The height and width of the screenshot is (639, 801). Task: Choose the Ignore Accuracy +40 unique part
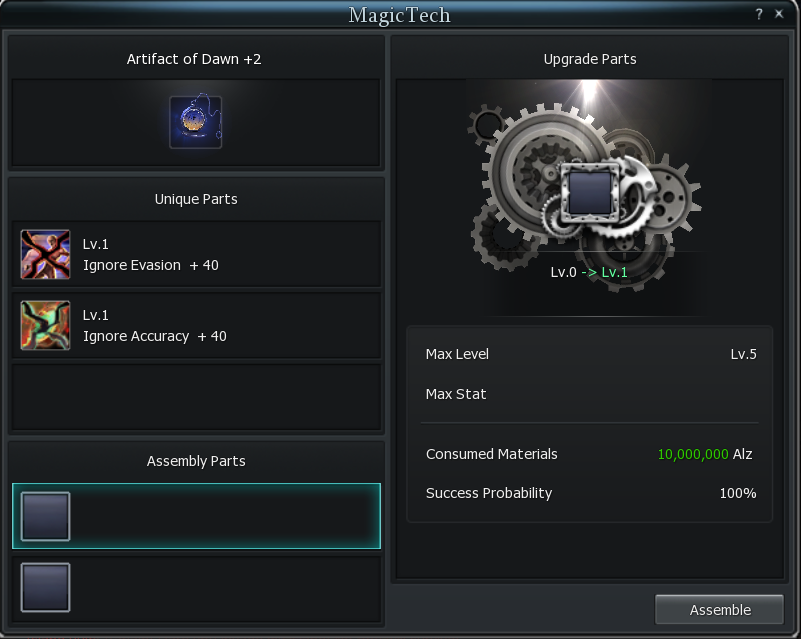pos(196,325)
